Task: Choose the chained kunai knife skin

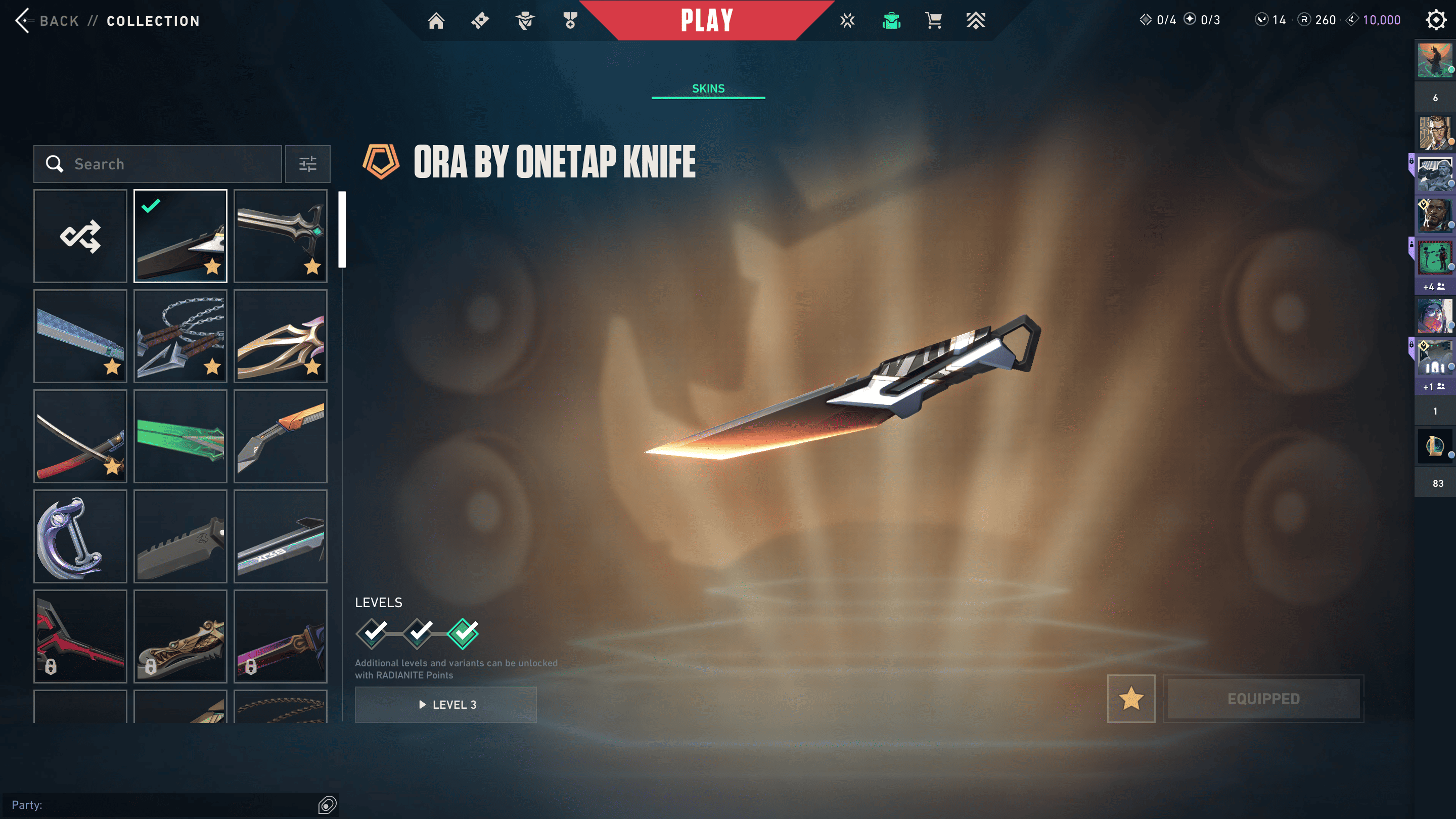Action: point(180,336)
